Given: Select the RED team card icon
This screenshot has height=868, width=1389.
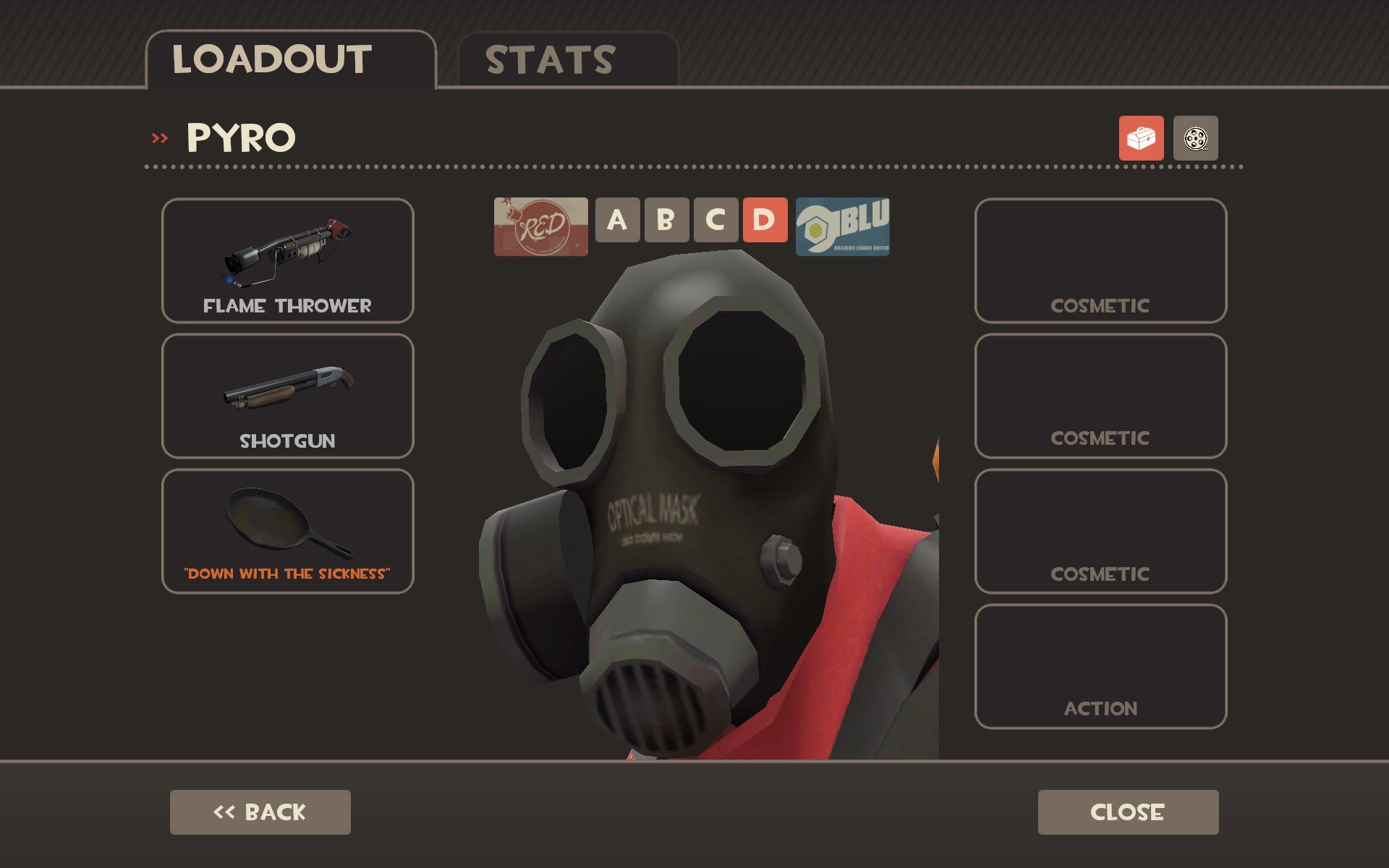Looking at the screenshot, I should [x=540, y=228].
